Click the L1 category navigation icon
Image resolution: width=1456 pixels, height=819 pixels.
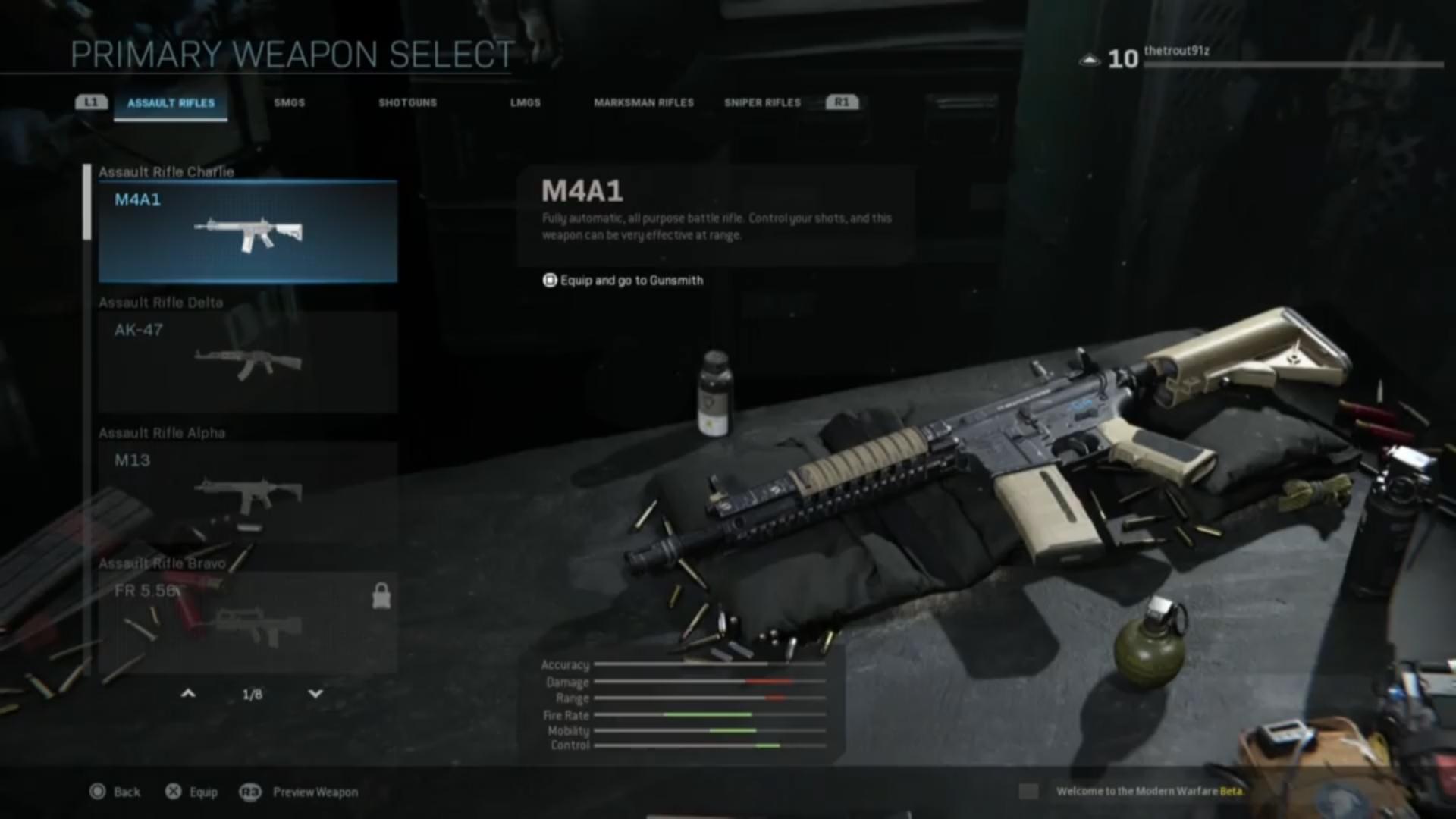point(90,102)
